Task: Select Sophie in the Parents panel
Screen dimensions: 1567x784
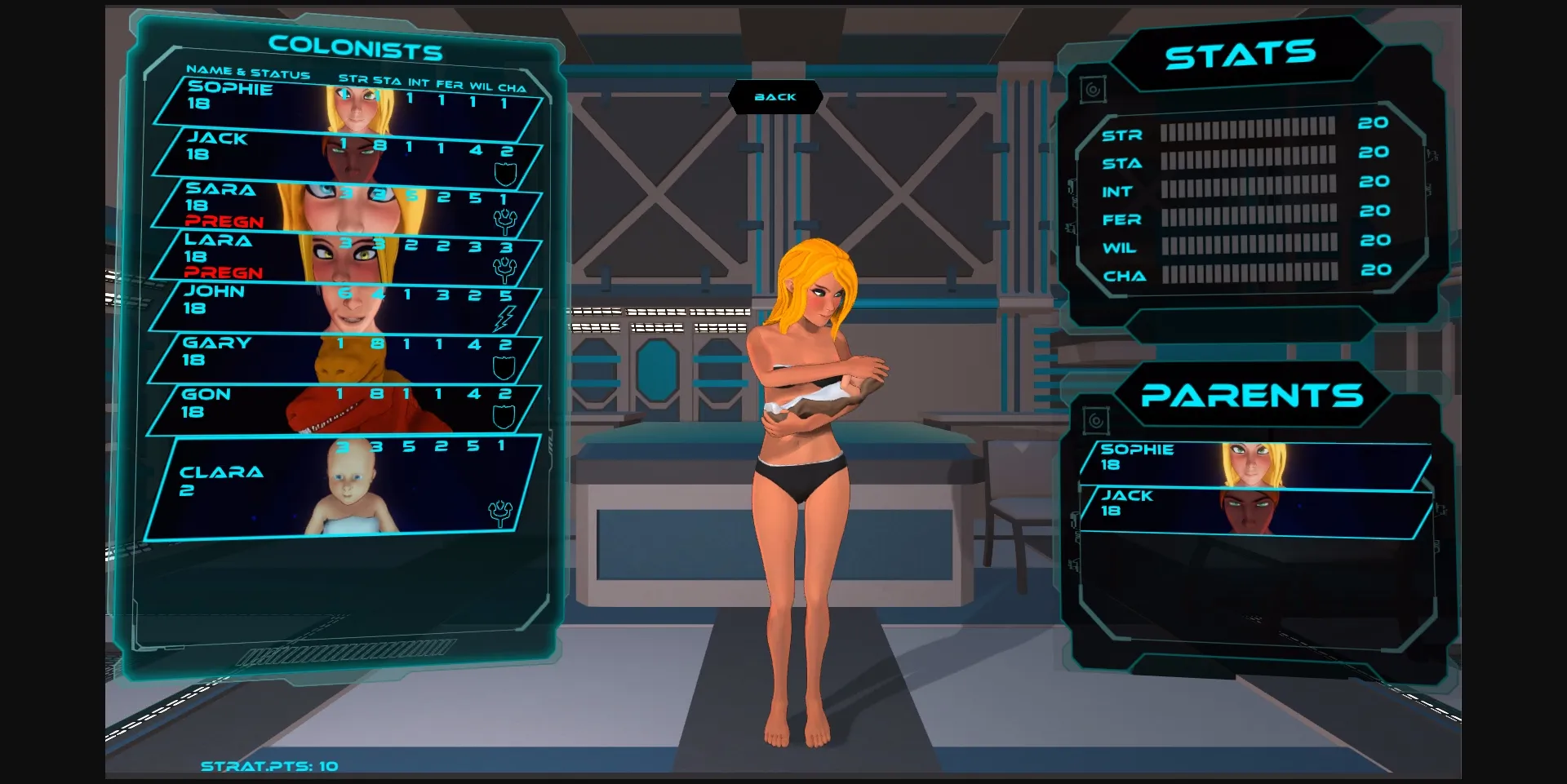Action: [1253, 465]
